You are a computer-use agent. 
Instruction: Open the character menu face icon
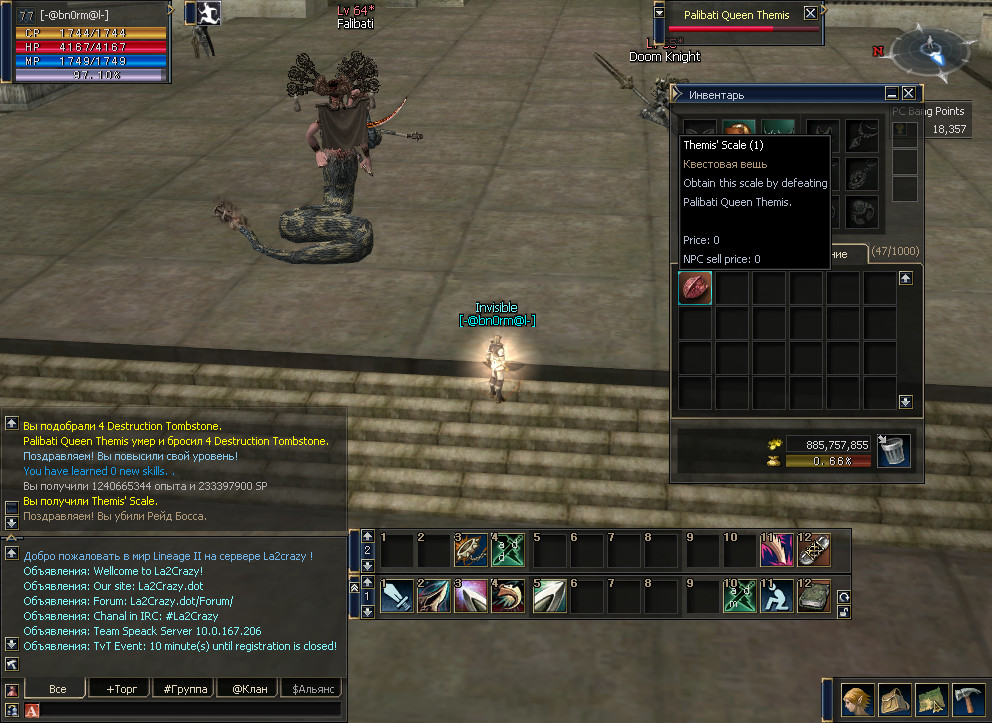pos(857,699)
